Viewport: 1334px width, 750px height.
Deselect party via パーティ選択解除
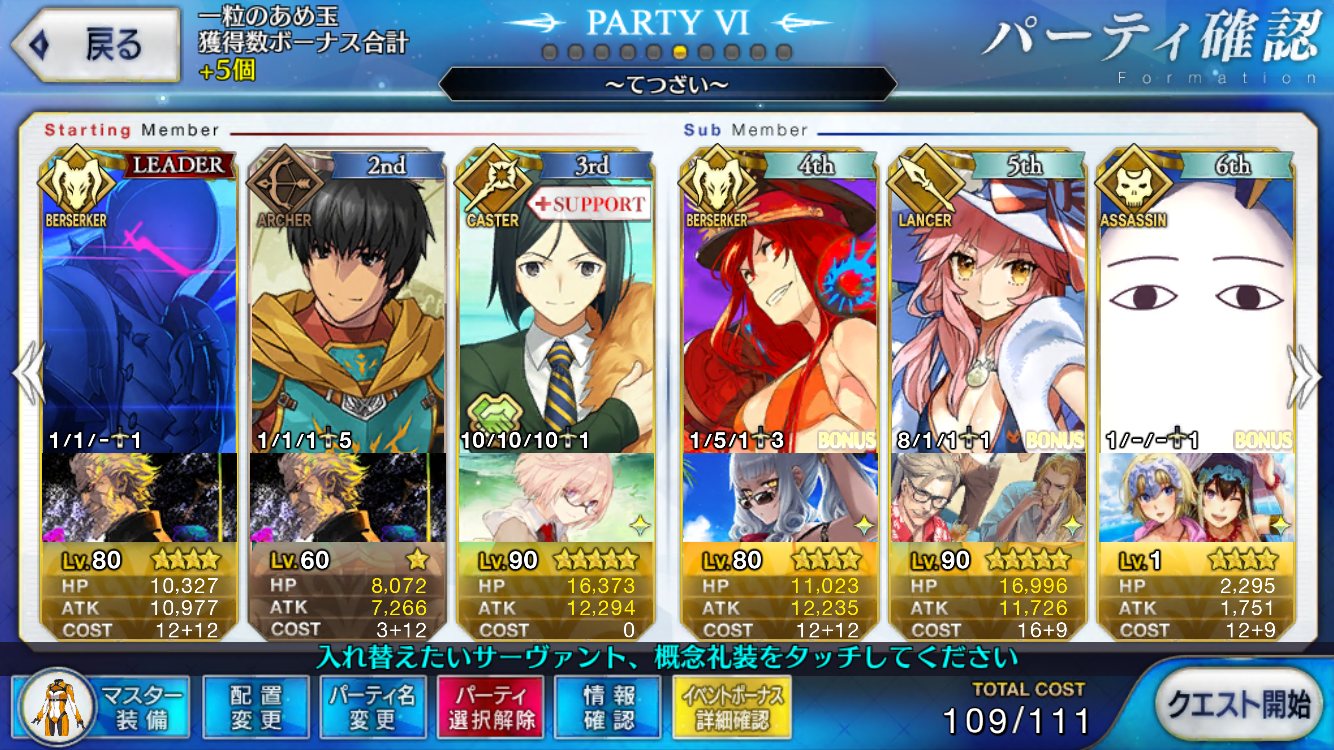[x=489, y=707]
